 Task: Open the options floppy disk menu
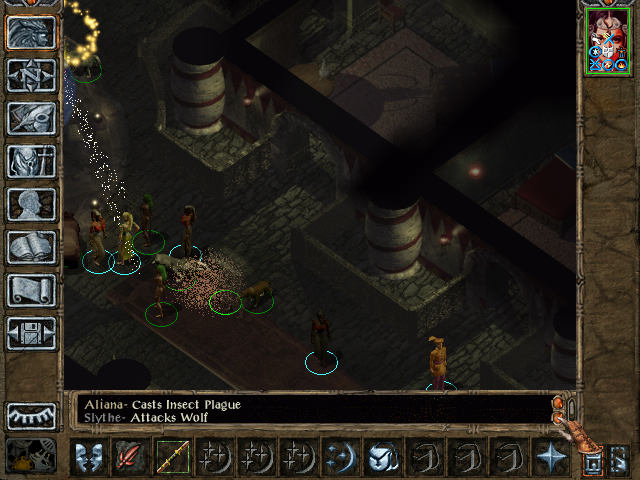[32, 333]
